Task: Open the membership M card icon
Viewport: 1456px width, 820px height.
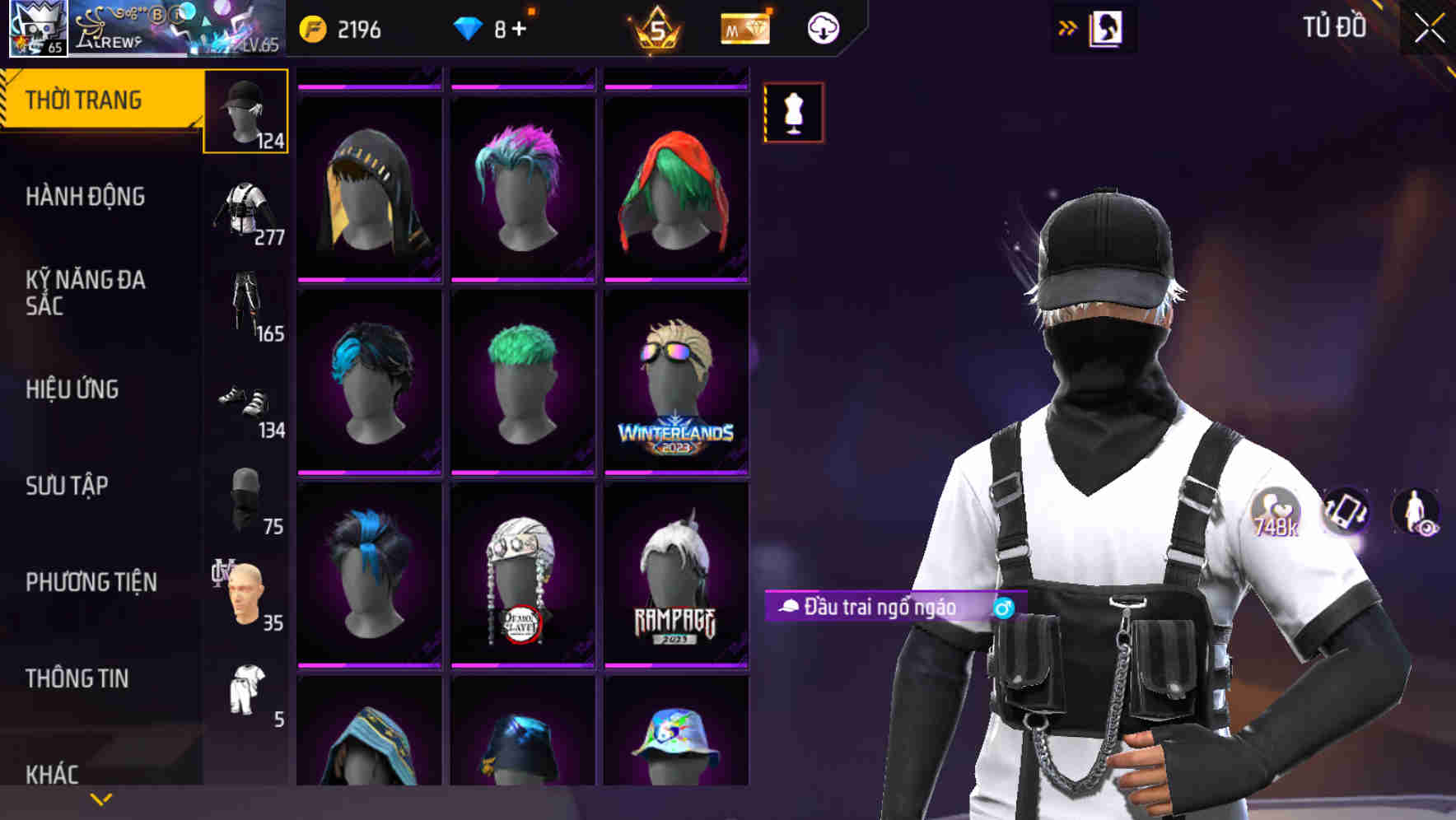Action: point(745,27)
